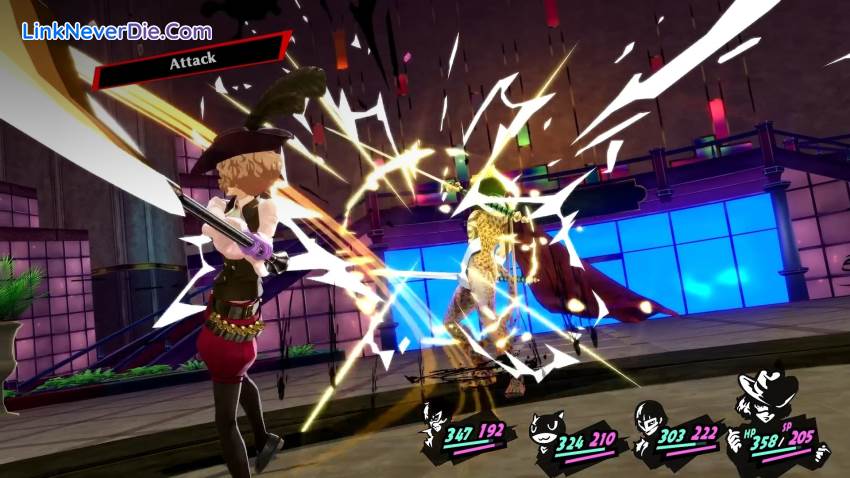Open the LinkNeverDie.Com watermark link

click(x=117, y=31)
